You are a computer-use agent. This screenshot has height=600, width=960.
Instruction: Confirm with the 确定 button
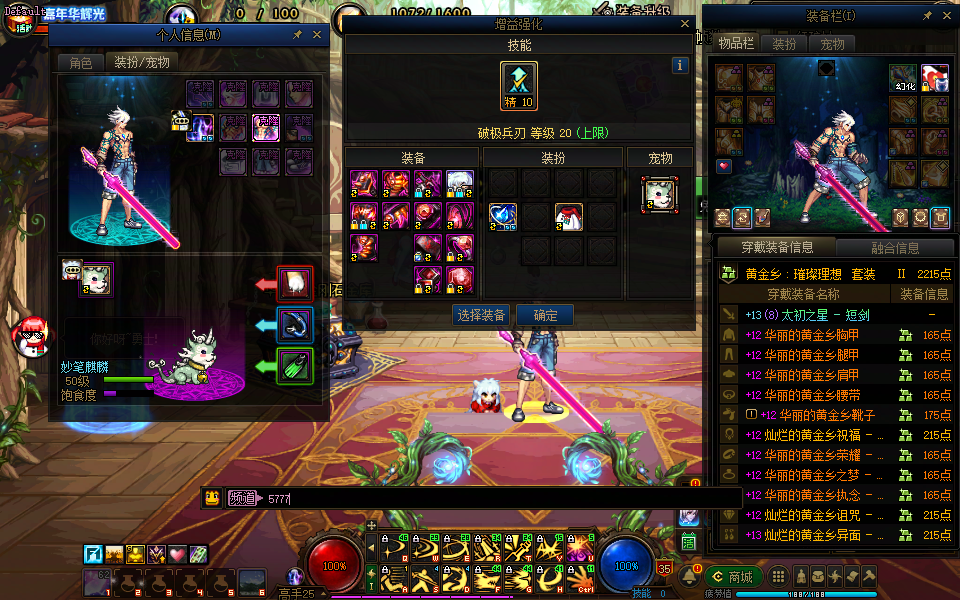(546, 315)
